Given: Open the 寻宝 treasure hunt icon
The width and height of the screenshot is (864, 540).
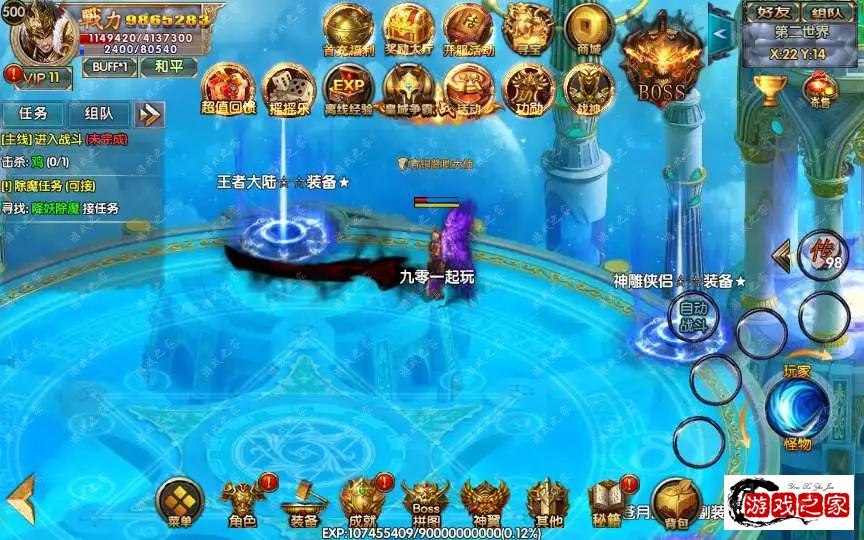Looking at the screenshot, I should (528, 28).
